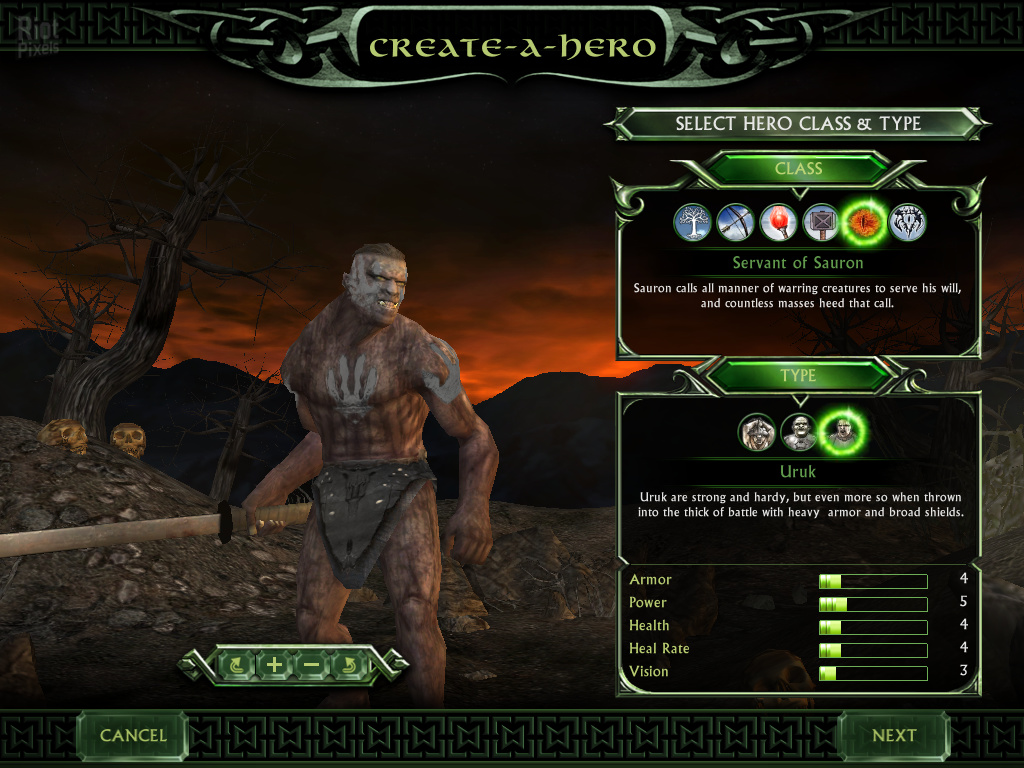The image size is (1024, 768).
Task: Choose the Servant of Sauron eye icon
Action: [x=864, y=223]
